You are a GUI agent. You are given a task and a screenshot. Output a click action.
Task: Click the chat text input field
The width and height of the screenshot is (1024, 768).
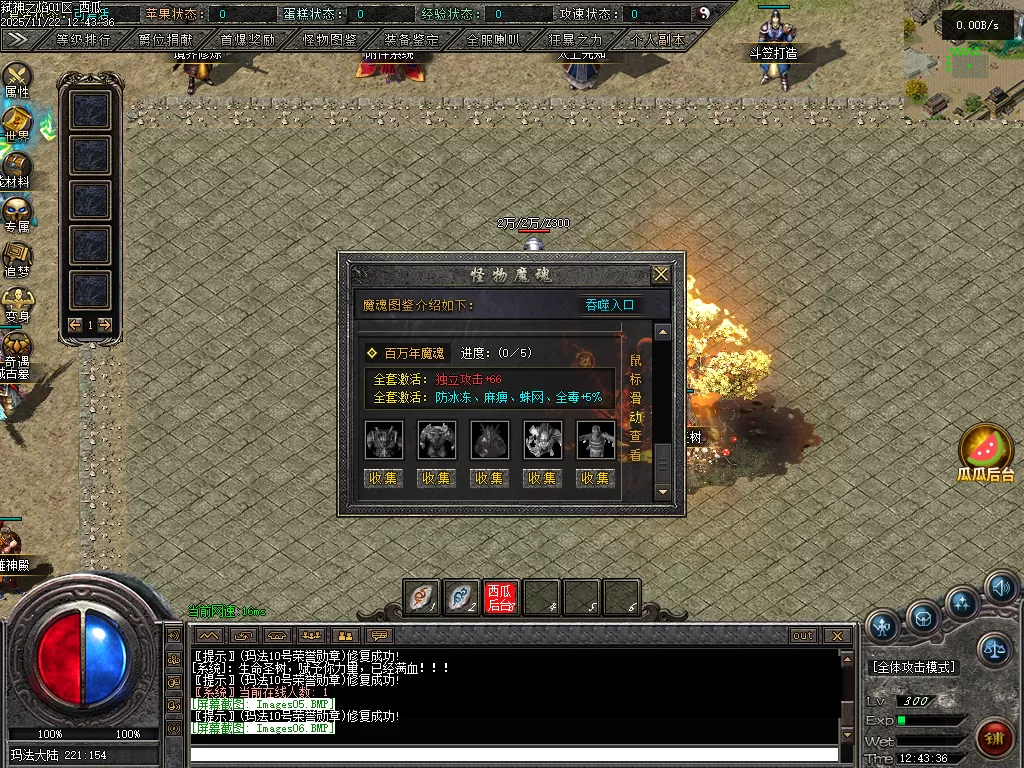click(515, 753)
